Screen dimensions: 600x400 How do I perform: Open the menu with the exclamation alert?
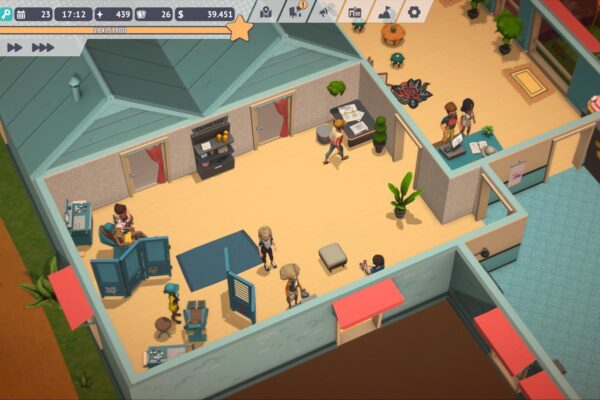tap(297, 12)
